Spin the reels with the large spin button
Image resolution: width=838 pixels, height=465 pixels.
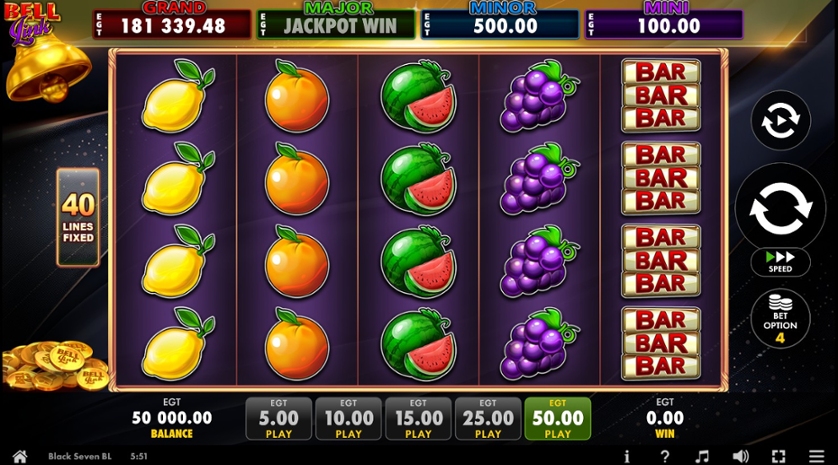(x=780, y=208)
